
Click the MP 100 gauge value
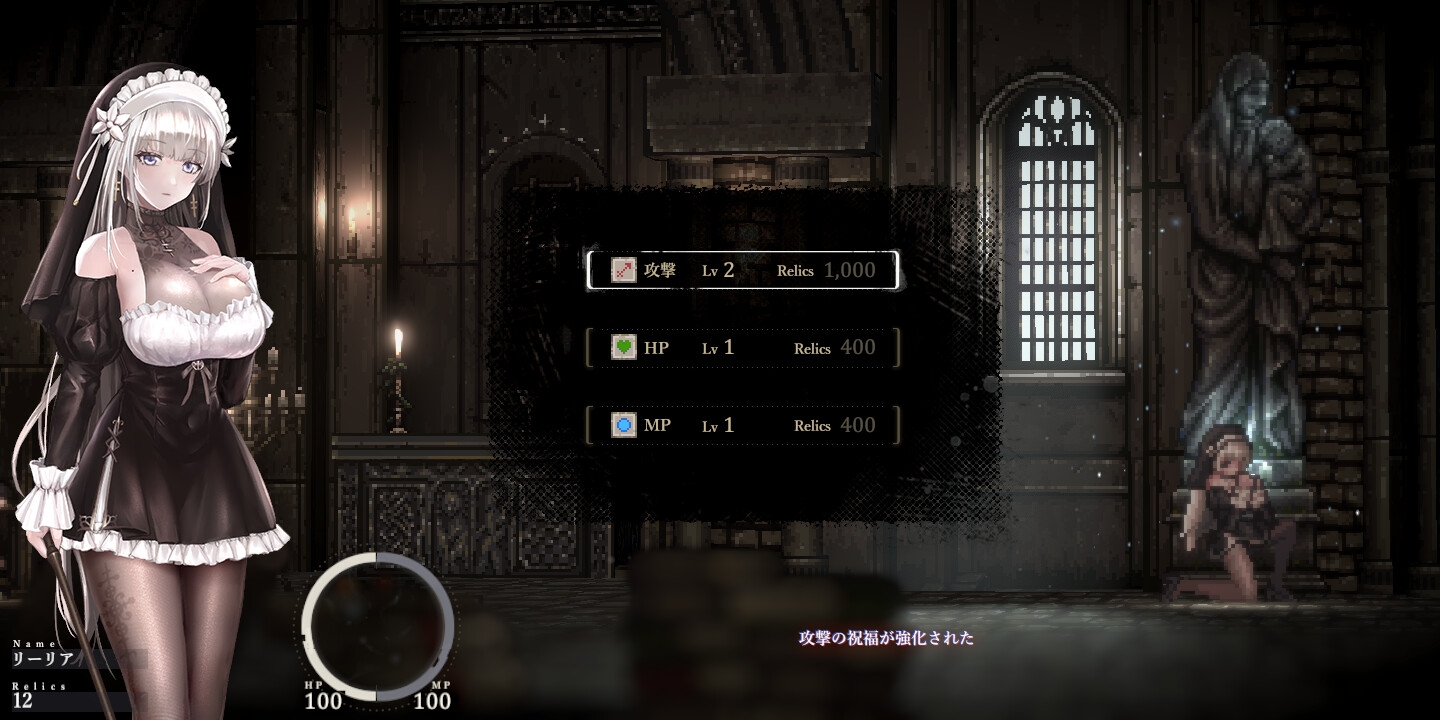click(x=430, y=702)
